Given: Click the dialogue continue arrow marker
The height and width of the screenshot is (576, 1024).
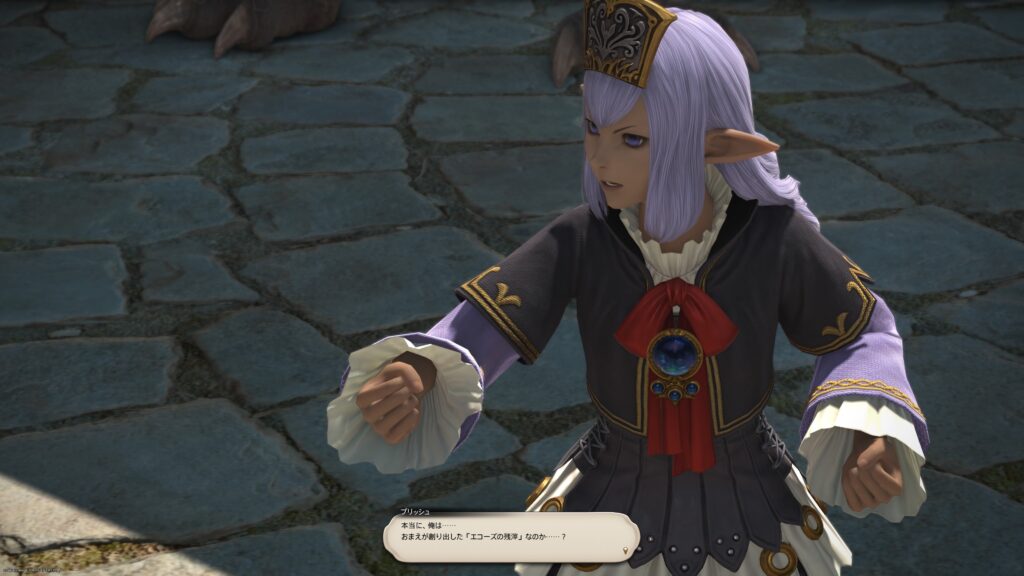Looking at the screenshot, I should pyautogui.click(x=627, y=550).
